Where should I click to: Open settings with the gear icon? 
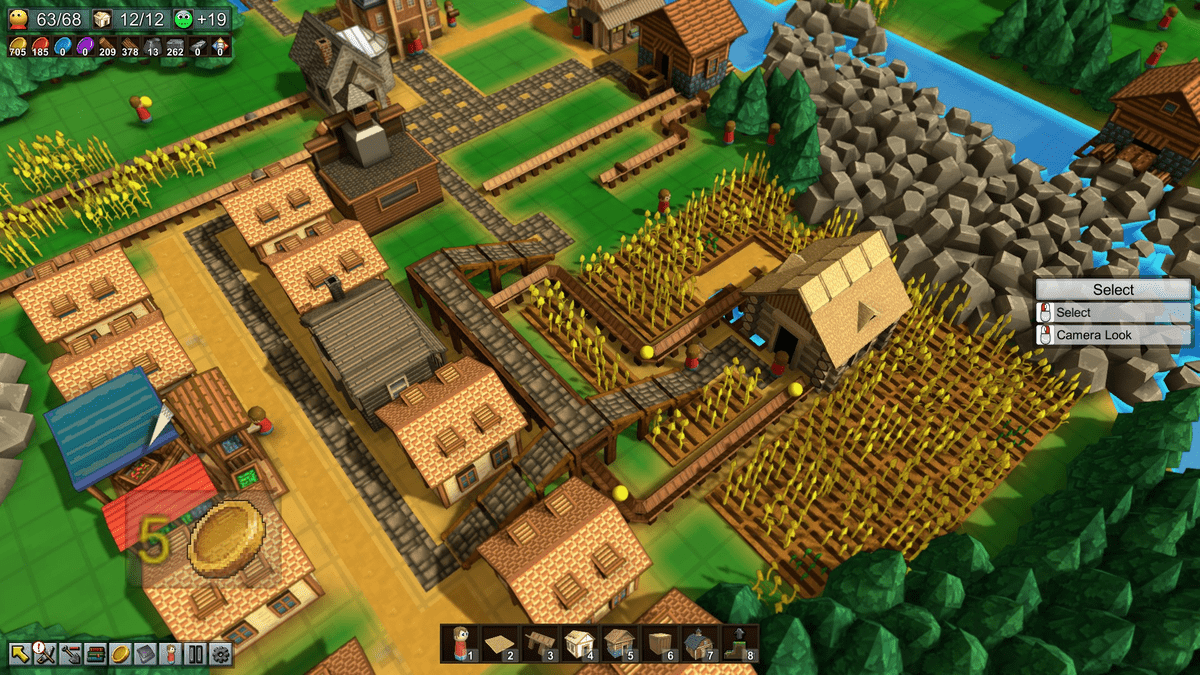click(220, 655)
